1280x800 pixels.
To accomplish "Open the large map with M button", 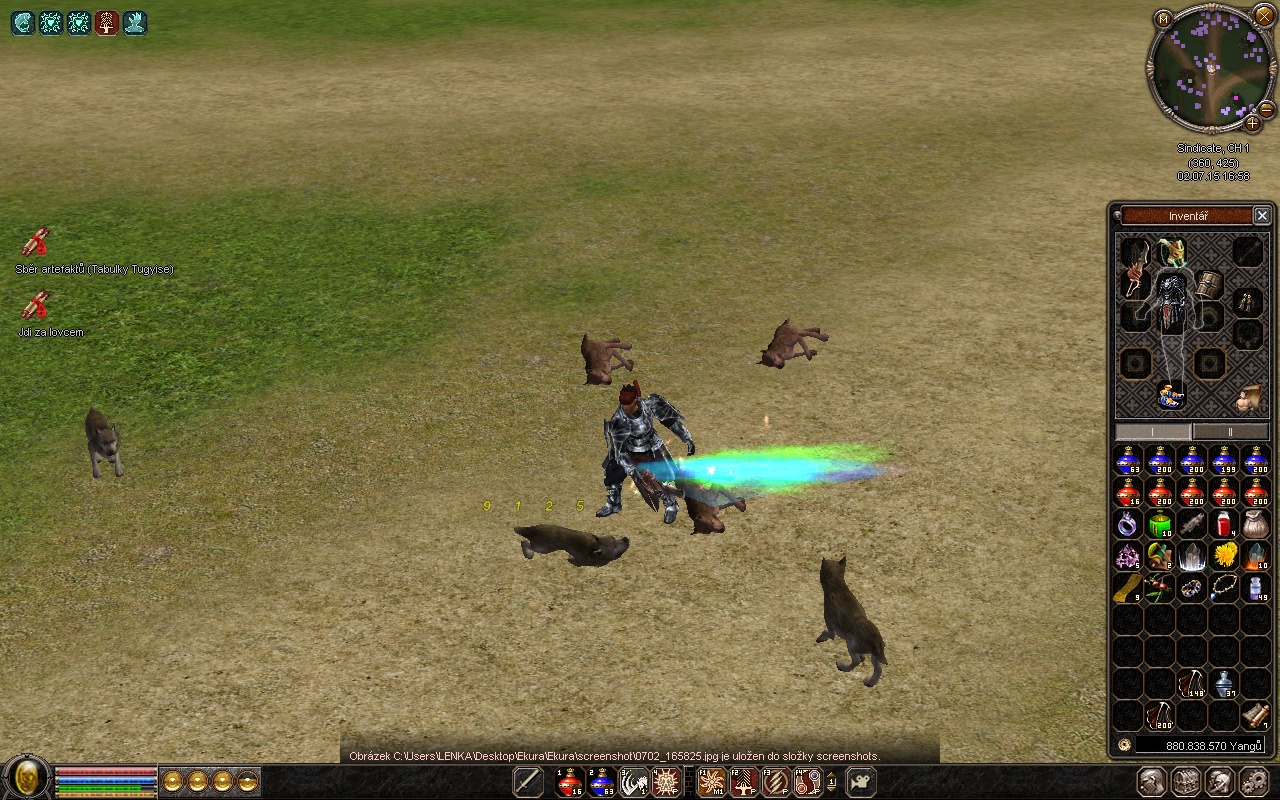I will click(x=1163, y=18).
